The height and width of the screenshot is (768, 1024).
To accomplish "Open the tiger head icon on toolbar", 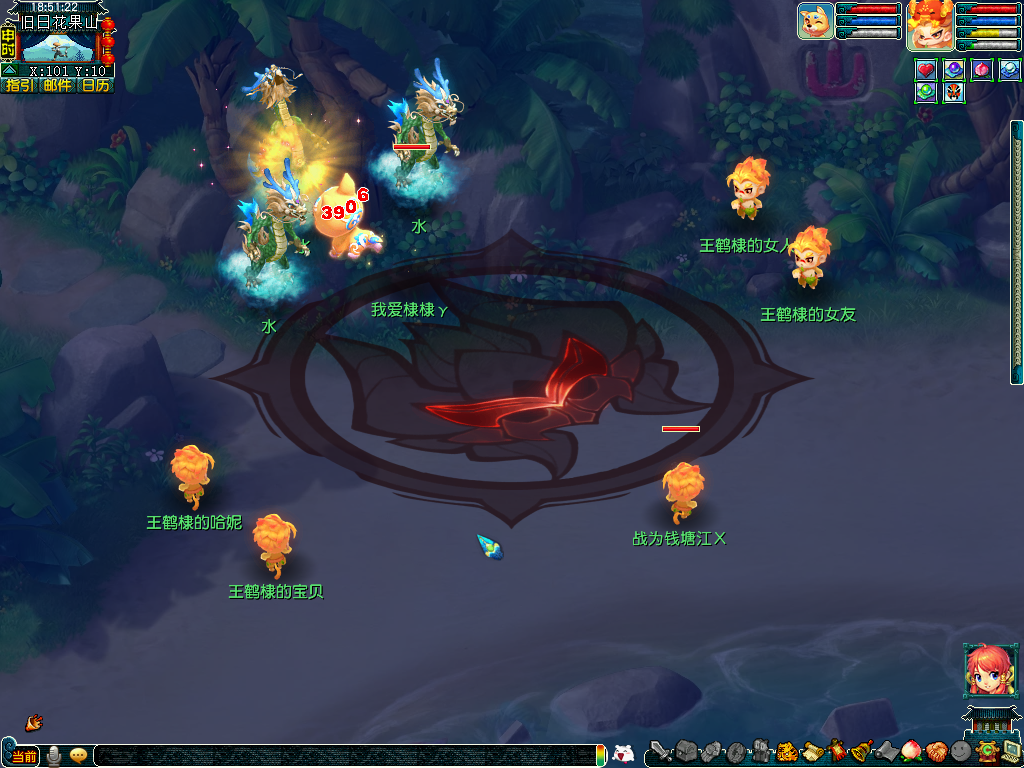I will (x=787, y=751).
